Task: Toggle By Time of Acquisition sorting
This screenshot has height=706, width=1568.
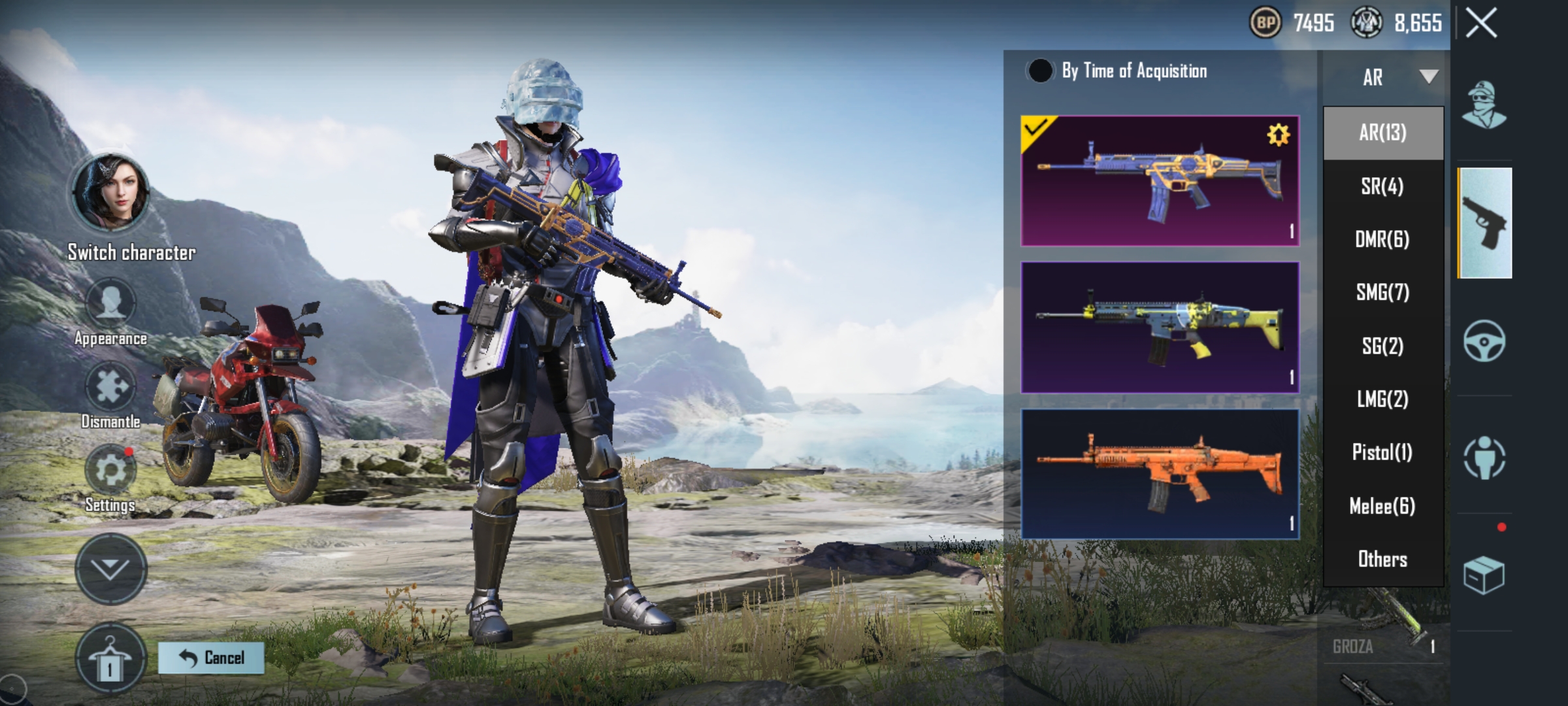Action: pos(1039,71)
